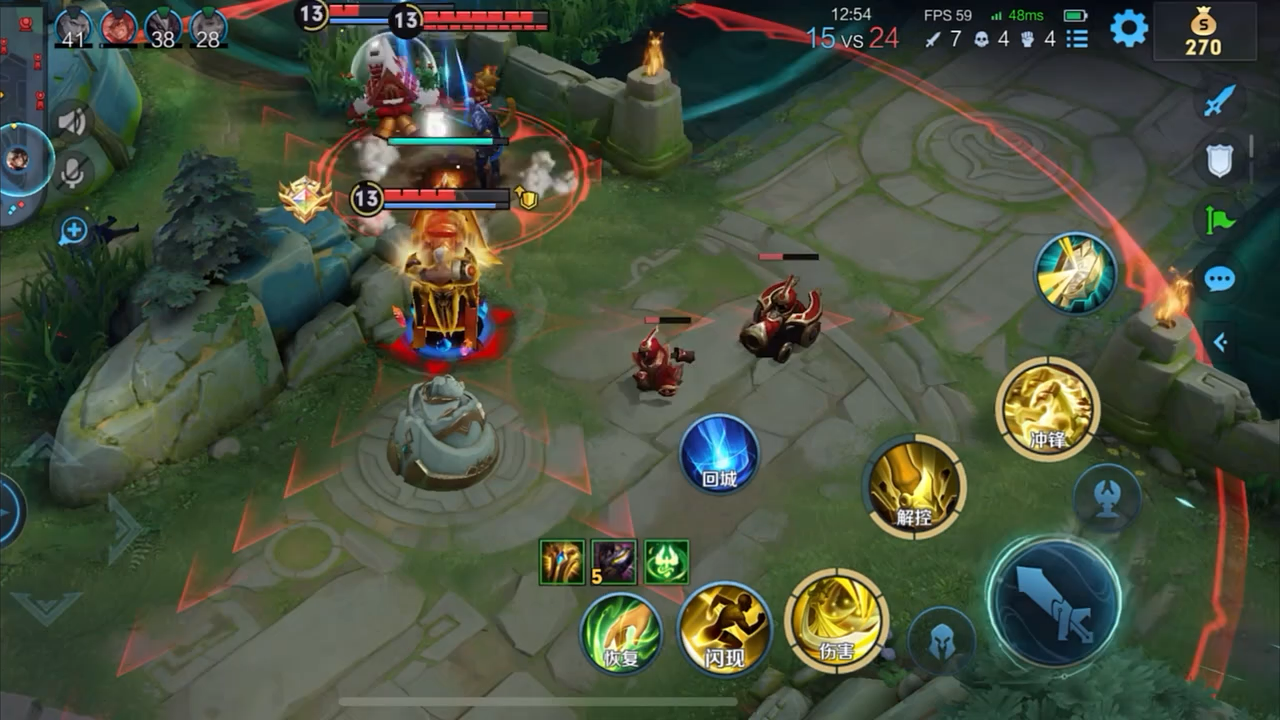This screenshot has width=1280, height=720.
Task: Send the green flag gather signal
Action: point(1220,220)
